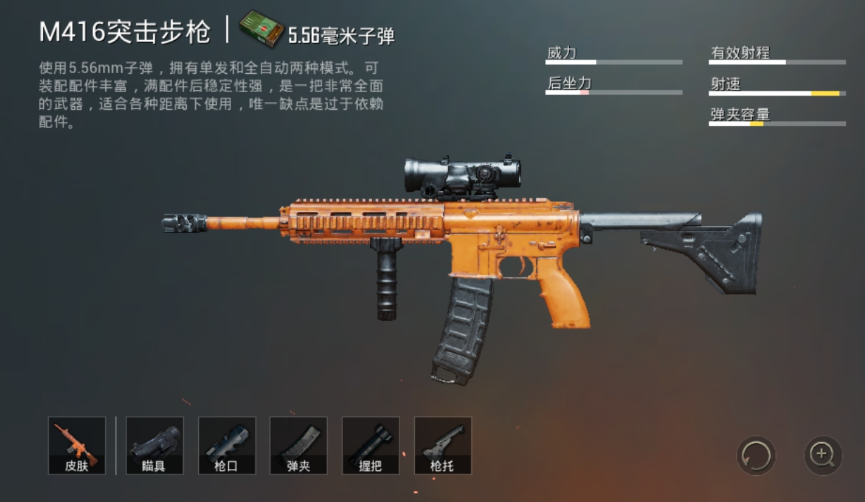Open the 弹夹 magazine attachment slot
Viewport: 865px width, 502px height.
299,445
